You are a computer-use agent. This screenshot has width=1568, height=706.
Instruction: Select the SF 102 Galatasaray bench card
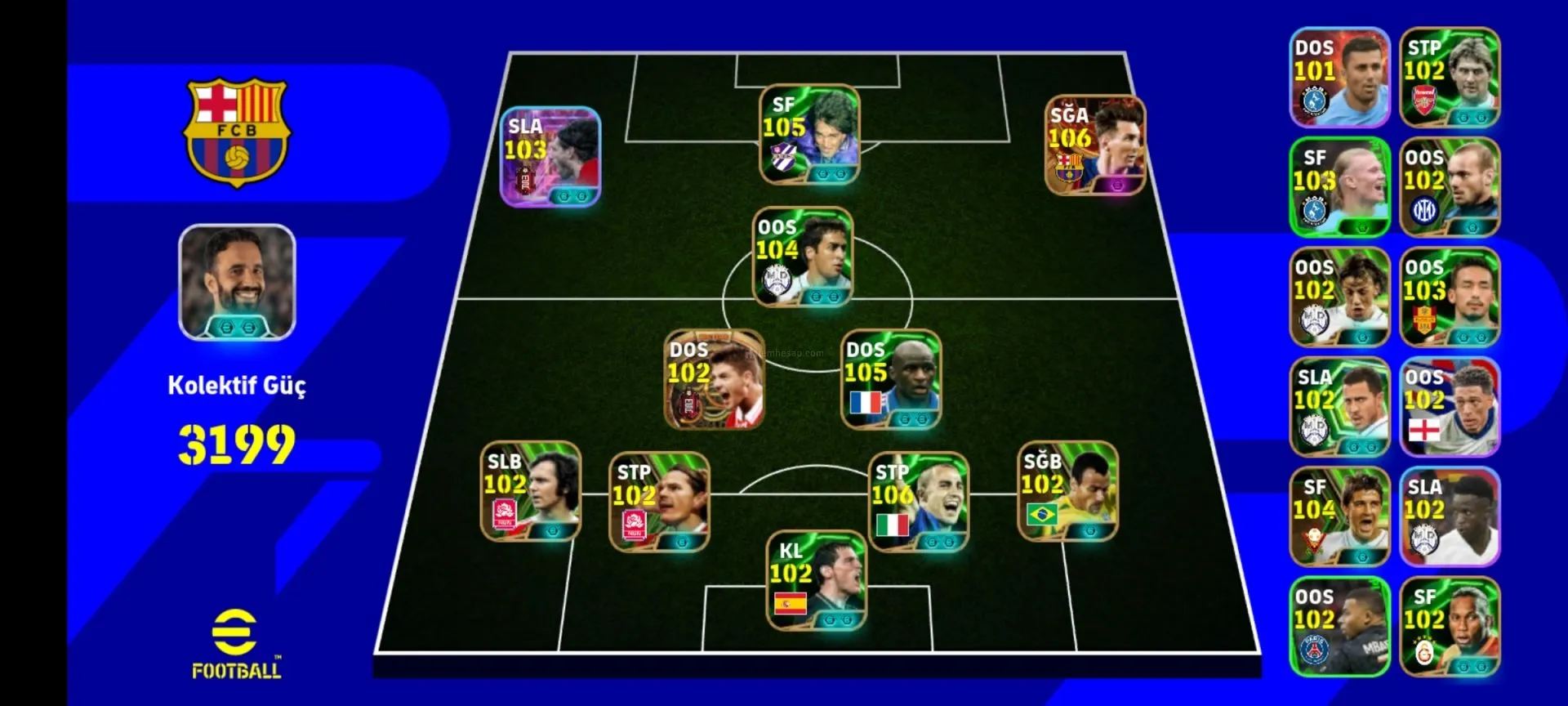tap(1450, 627)
